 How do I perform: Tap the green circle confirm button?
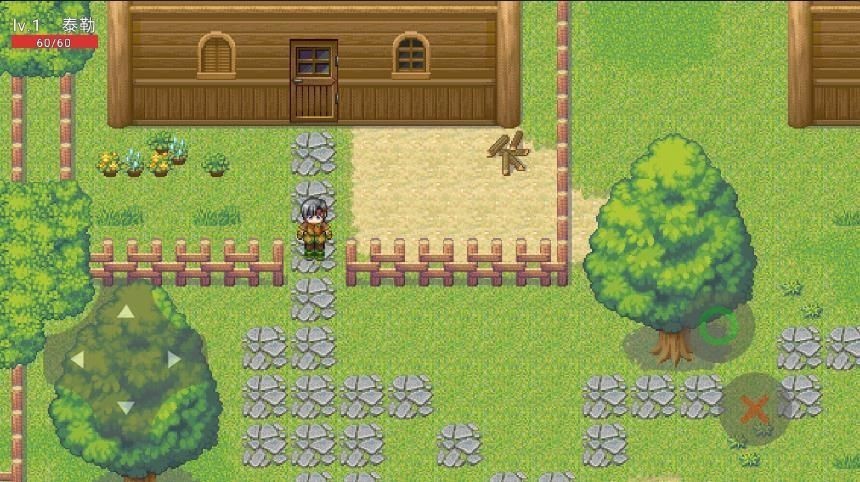click(717, 327)
